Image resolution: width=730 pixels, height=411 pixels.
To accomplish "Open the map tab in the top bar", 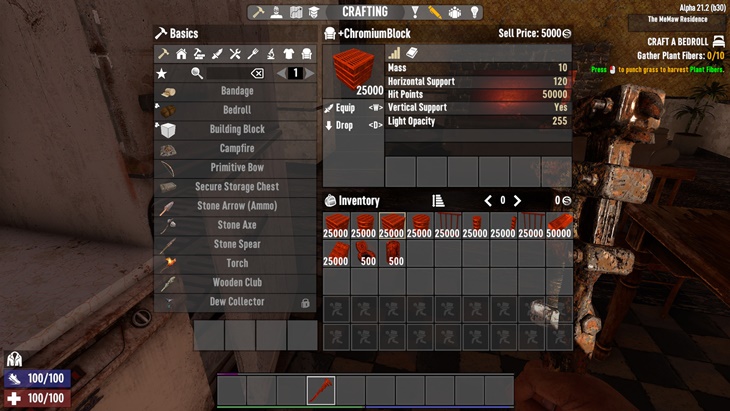I will [296, 12].
